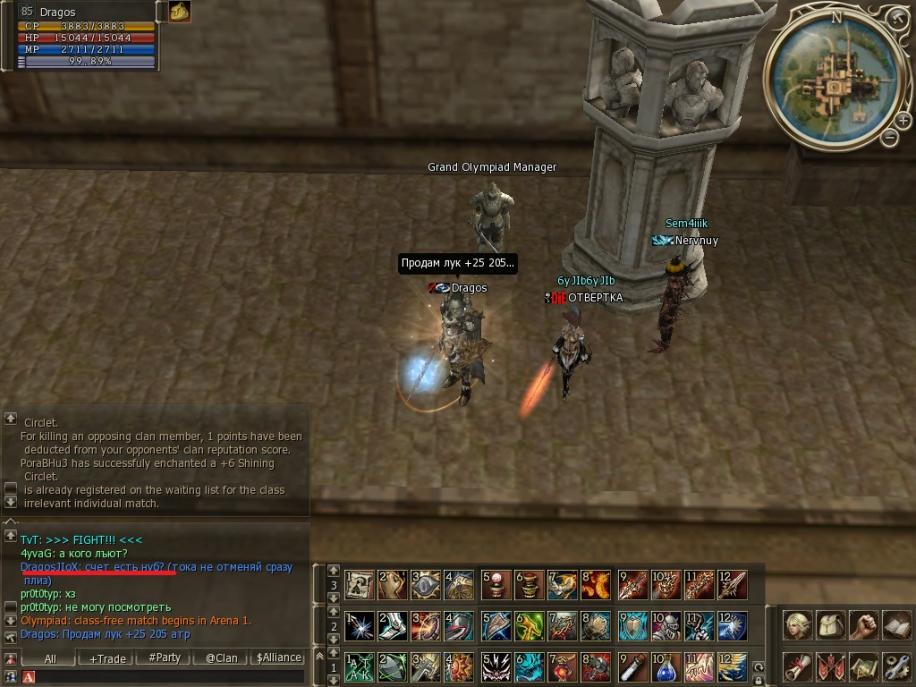Open the #Party chat tab
Image resolution: width=916 pixels, height=687 pixels.
pos(164,658)
